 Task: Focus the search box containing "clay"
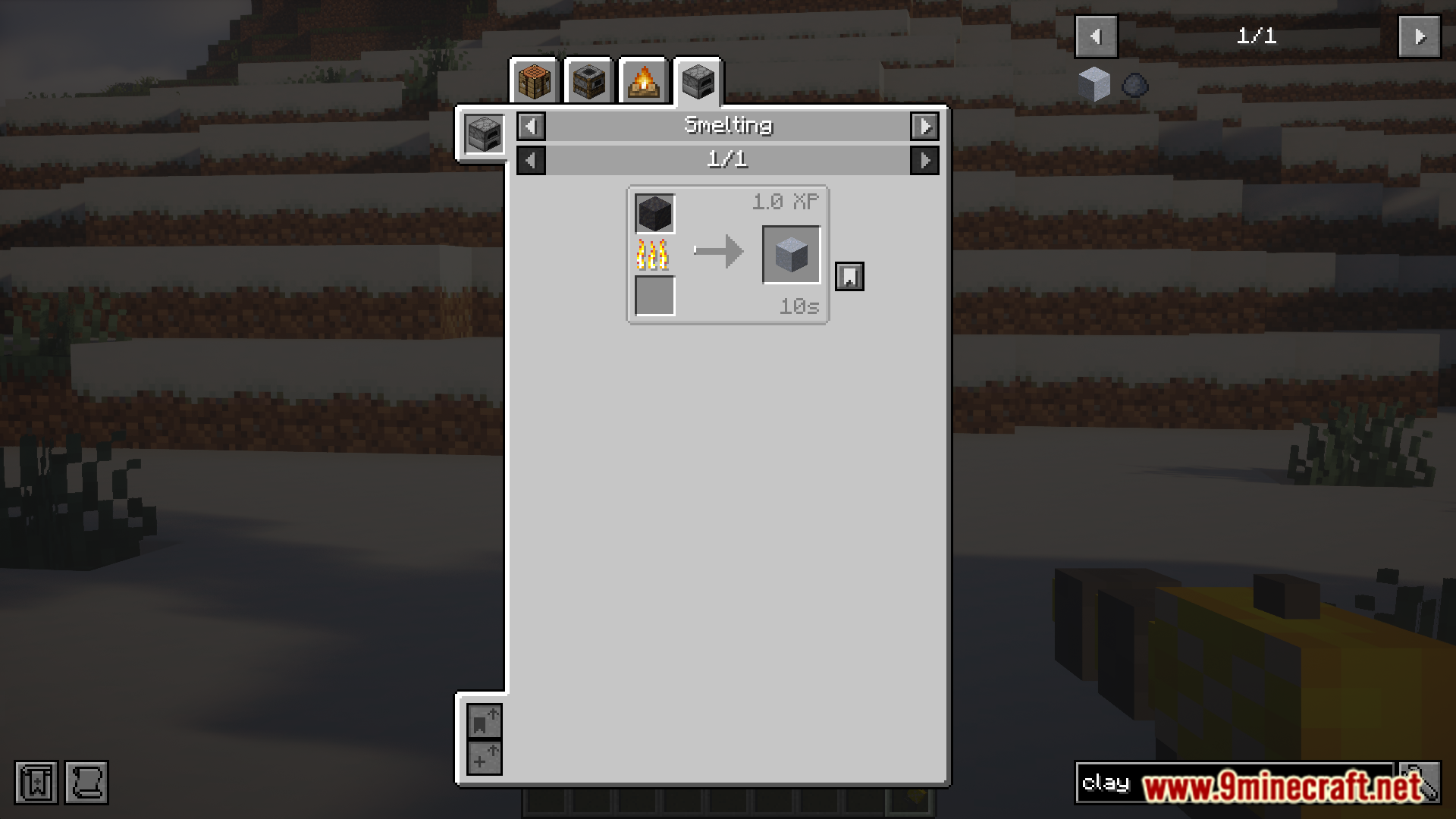[1233, 783]
